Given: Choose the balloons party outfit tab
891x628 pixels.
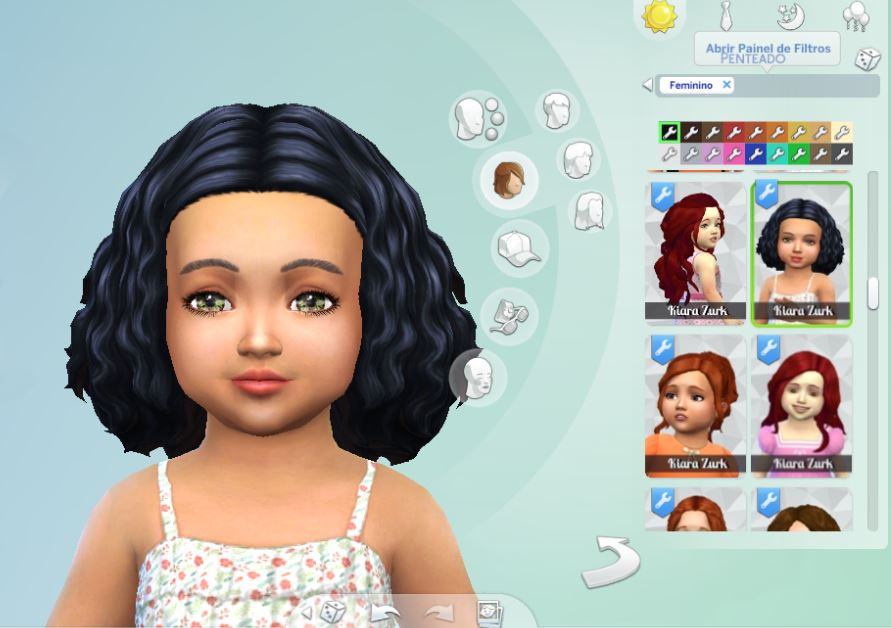Looking at the screenshot, I should point(855,16).
